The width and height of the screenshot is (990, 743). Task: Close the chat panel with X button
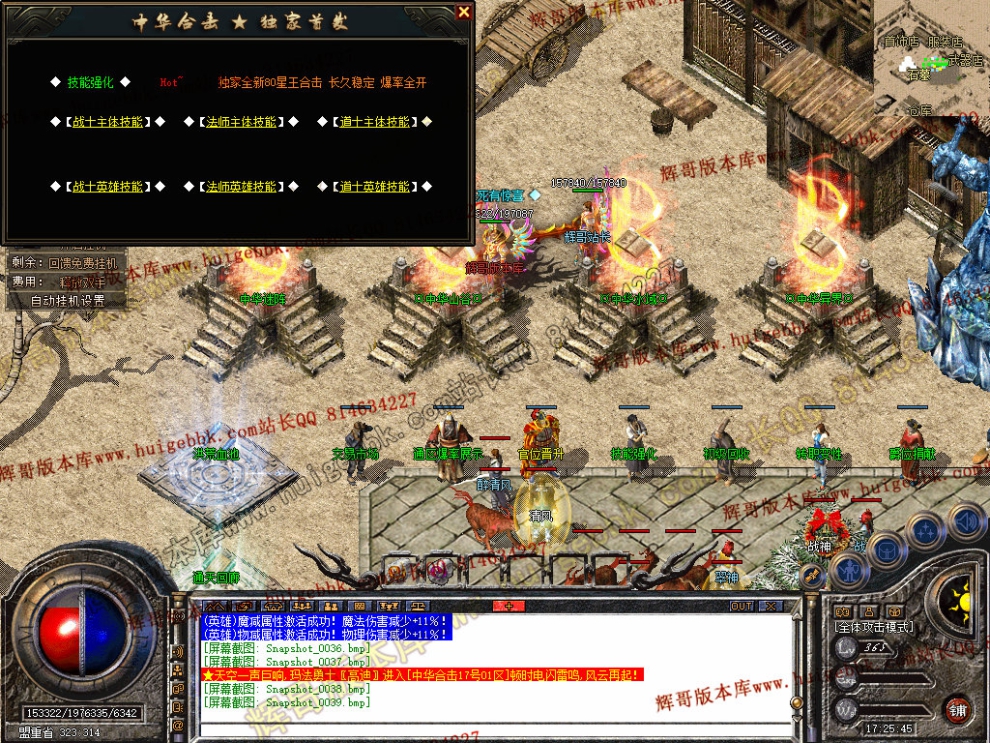[x=770, y=606]
